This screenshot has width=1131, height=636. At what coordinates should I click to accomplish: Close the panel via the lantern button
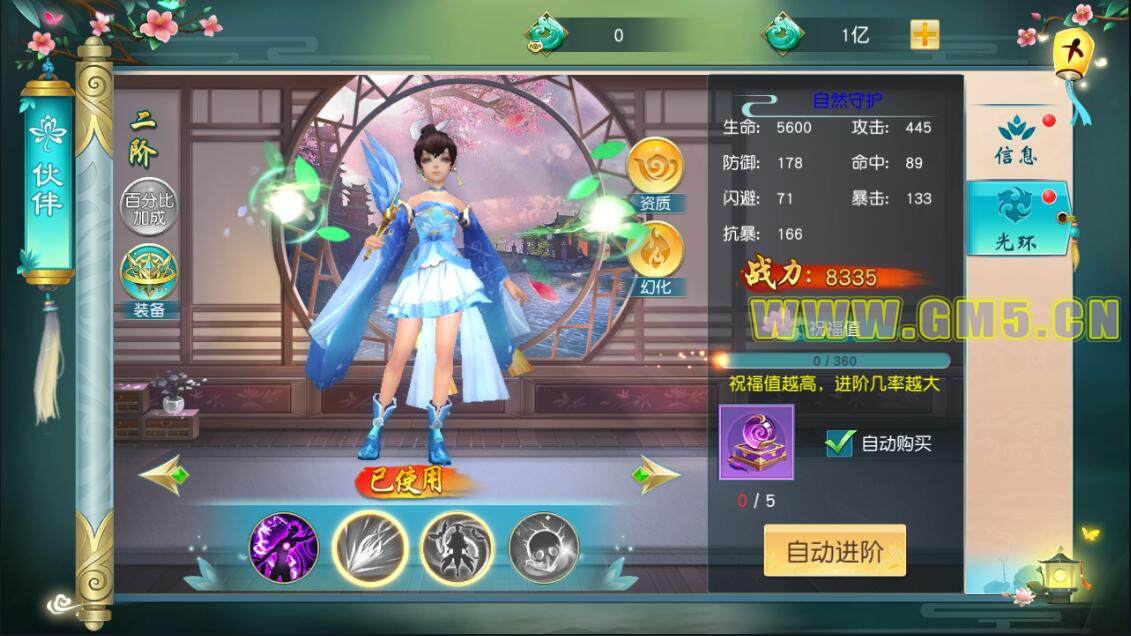click(1074, 52)
